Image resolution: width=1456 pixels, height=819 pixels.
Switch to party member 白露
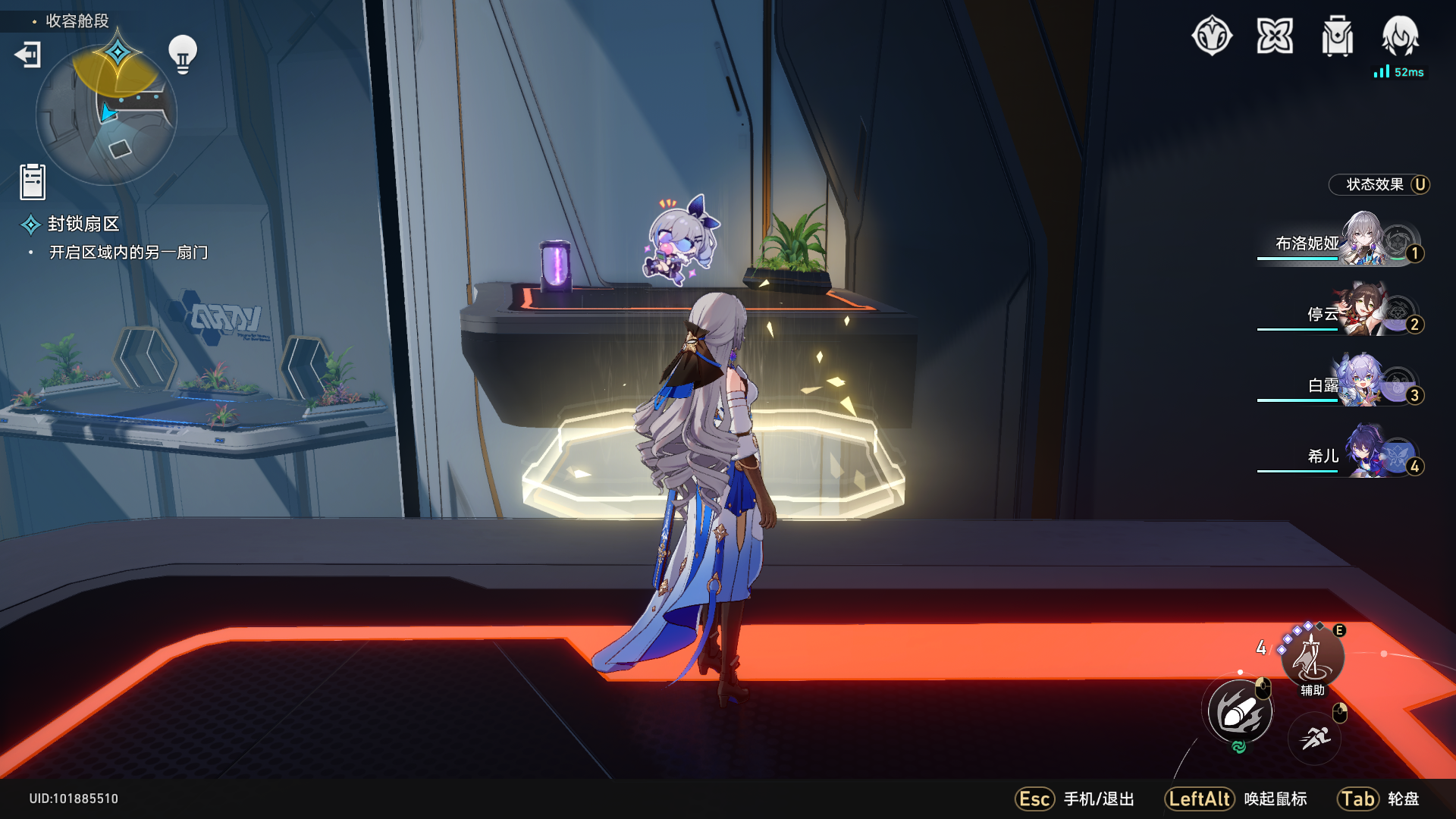tap(1341, 384)
